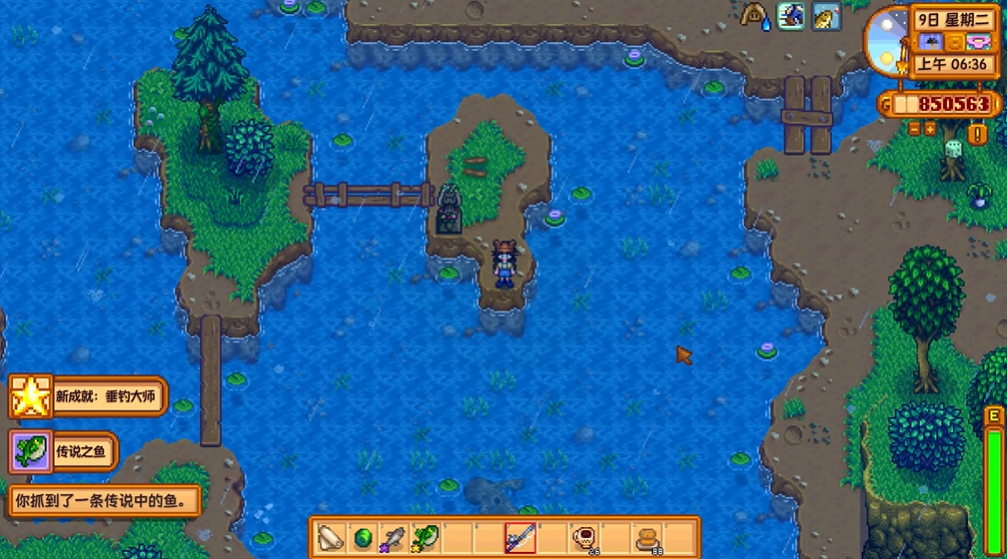Click the 传说之鱼 item notification
1007x559 pixels.
tap(65, 451)
